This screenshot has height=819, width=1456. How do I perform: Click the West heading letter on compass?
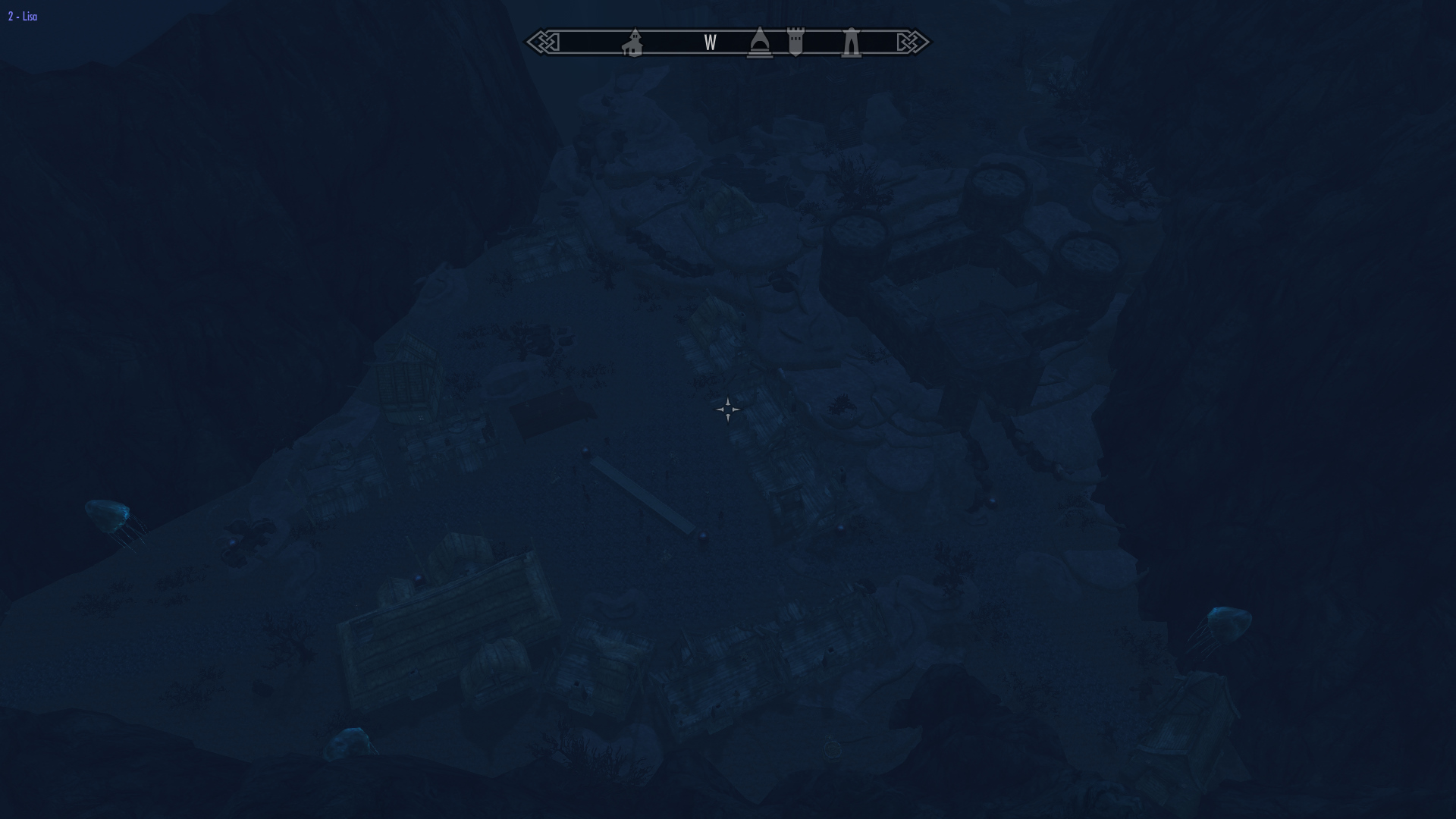(710, 43)
